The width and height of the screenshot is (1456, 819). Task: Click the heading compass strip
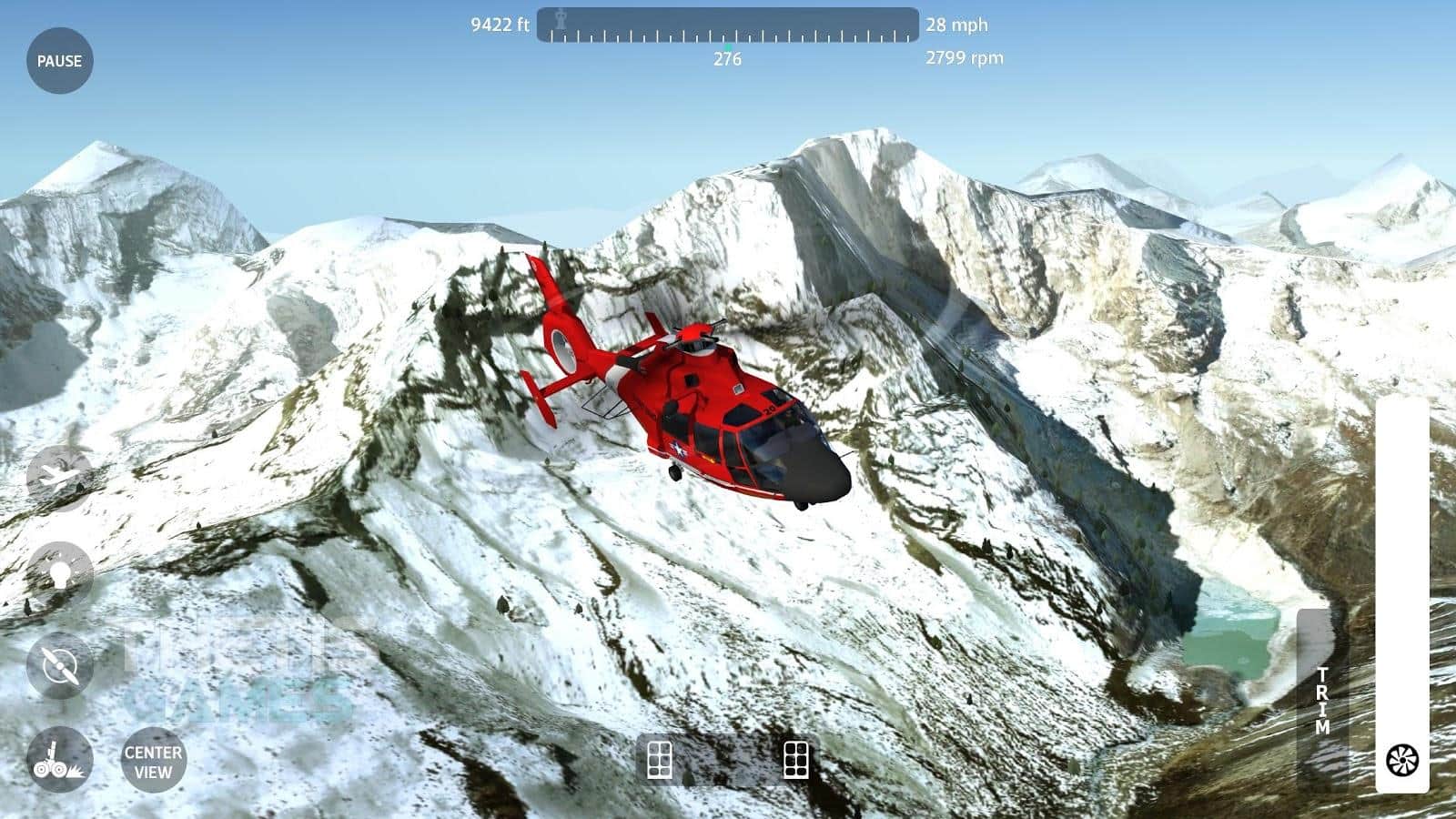click(727, 25)
